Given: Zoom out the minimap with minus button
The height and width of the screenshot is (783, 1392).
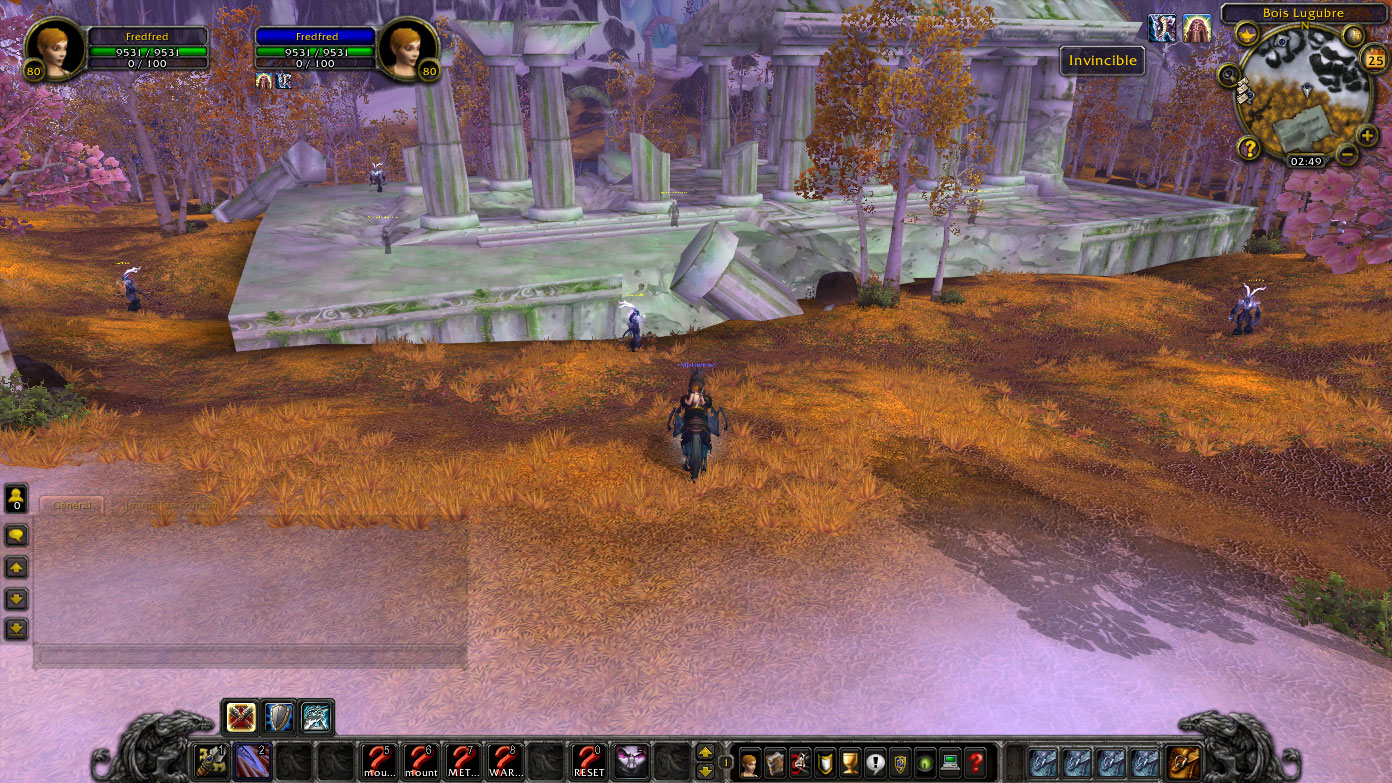Looking at the screenshot, I should tap(1347, 155).
